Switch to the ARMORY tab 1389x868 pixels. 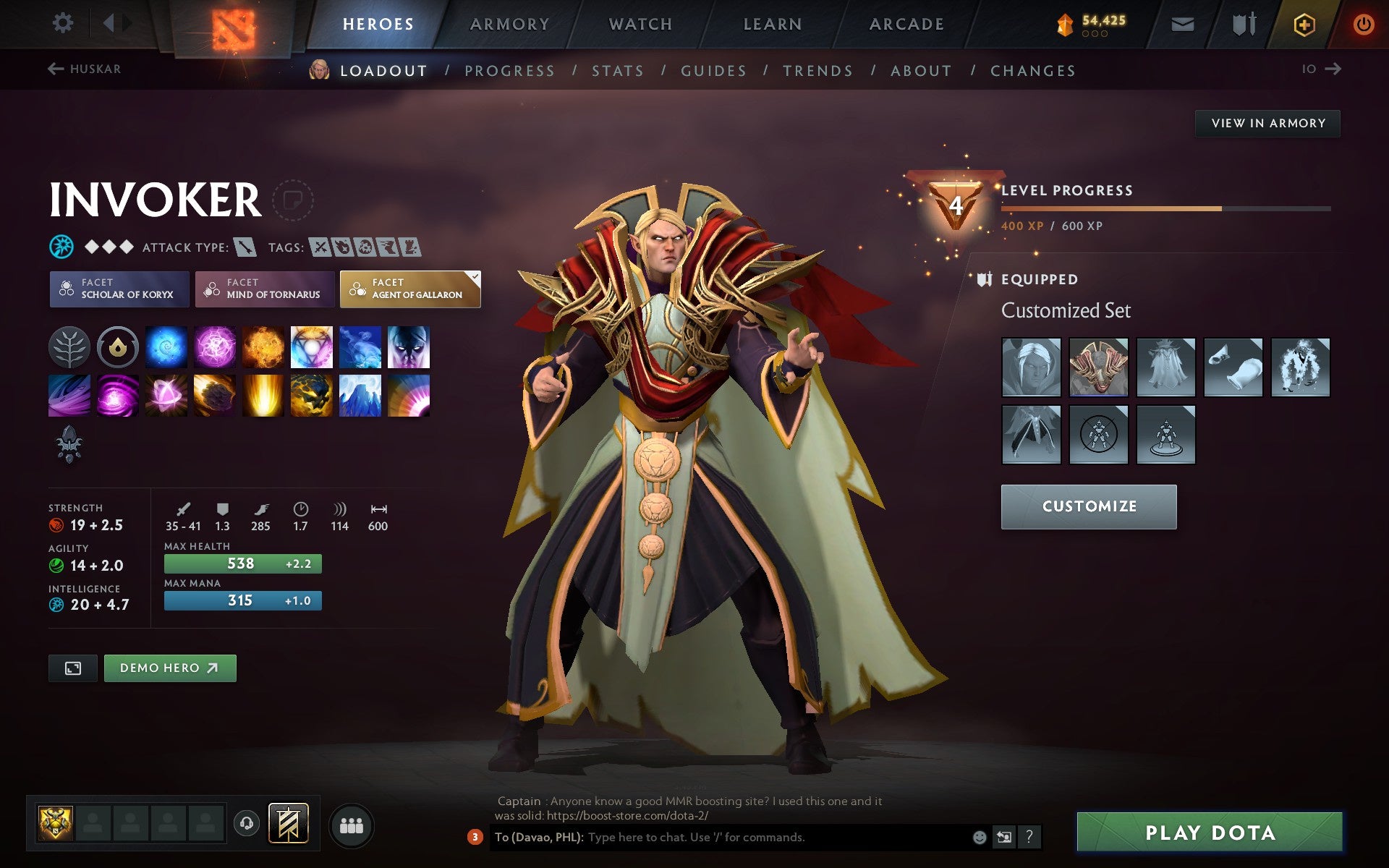(509, 22)
